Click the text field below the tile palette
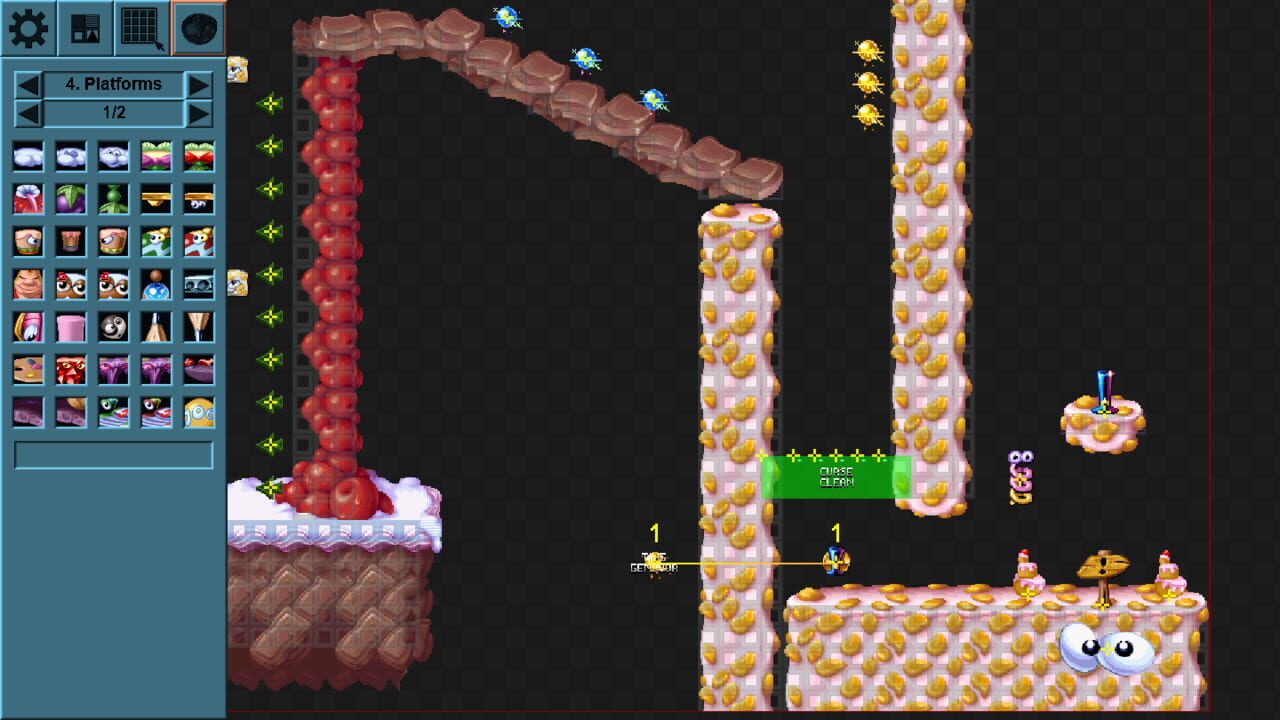Viewport: 1280px width, 720px height. (113, 455)
